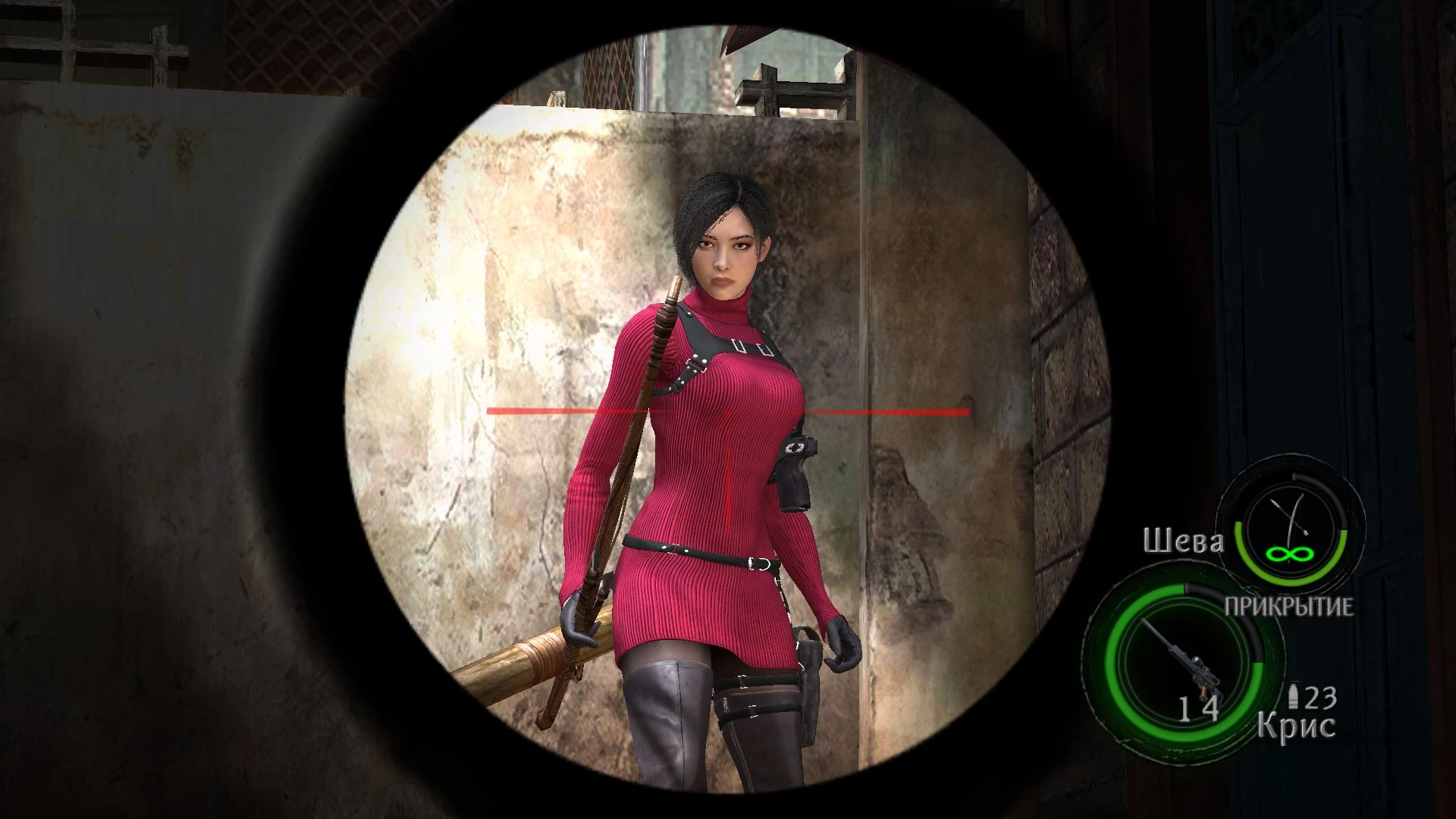The height and width of the screenshot is (819, 1456).
Task: Click the center of the sniper scope reticle
Action: [730, 413]
